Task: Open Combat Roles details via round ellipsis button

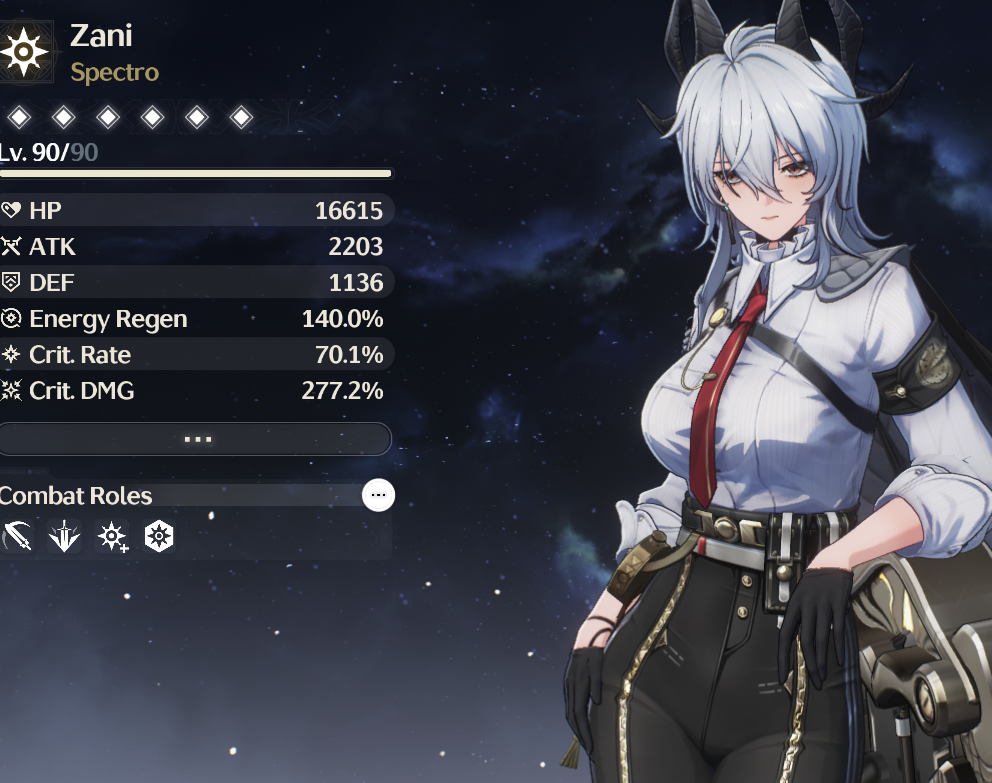Action: [378, 495]
